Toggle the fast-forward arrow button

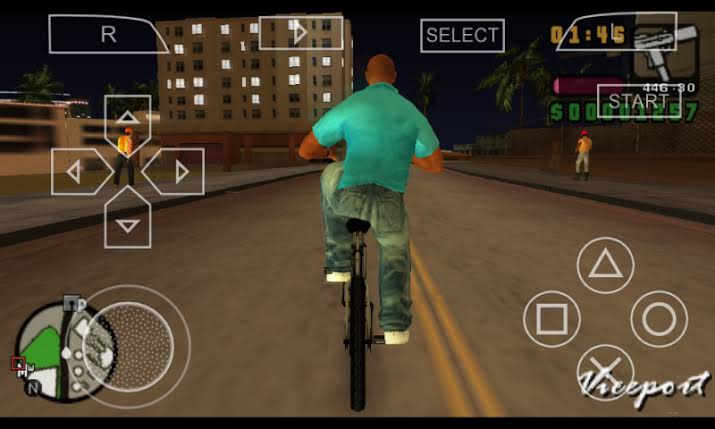[x=300, y=33]
